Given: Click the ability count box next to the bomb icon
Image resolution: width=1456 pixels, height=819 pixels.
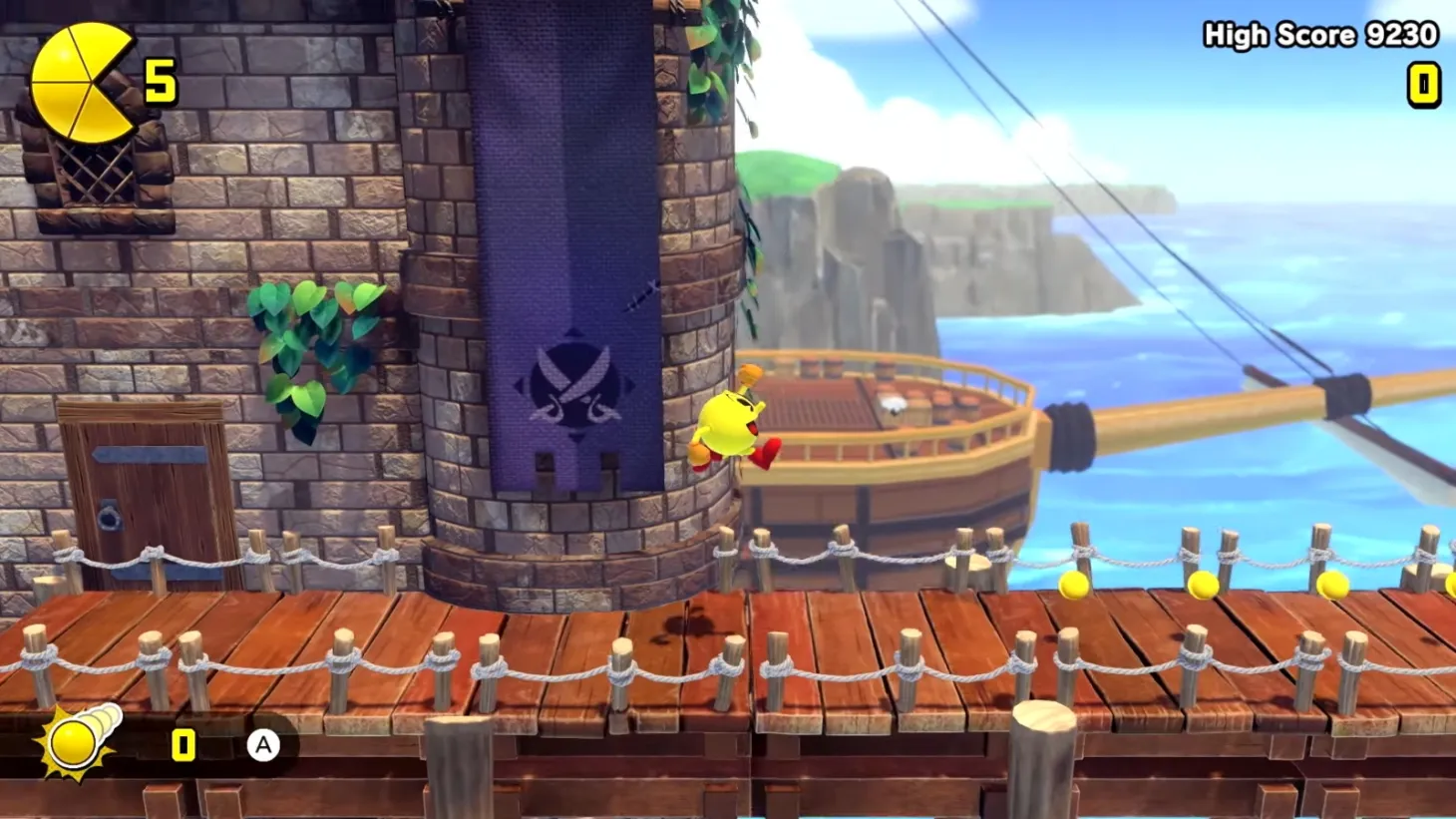Looking at the screenshot, I should 183,742.
